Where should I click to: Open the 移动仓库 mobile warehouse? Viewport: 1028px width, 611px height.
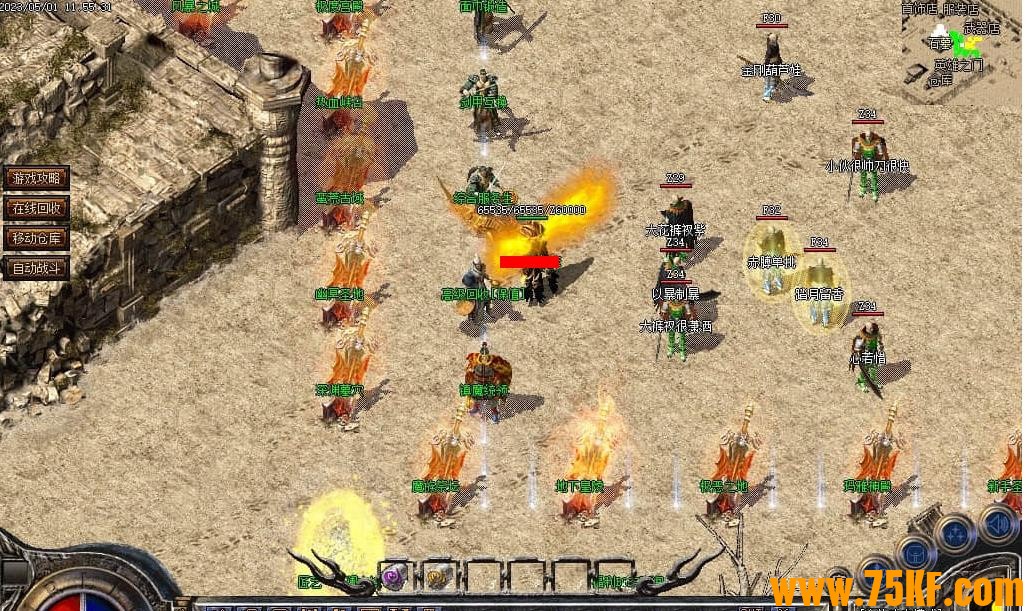[x=37, y=238]
